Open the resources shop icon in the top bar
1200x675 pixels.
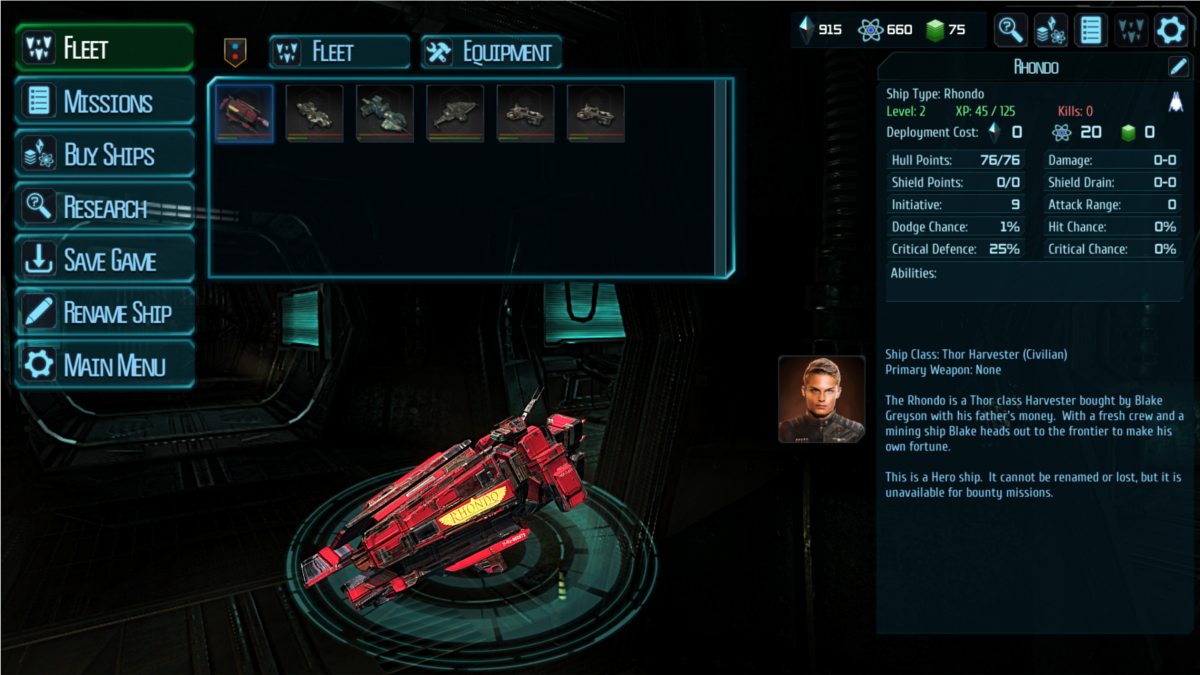(1050, 30)
